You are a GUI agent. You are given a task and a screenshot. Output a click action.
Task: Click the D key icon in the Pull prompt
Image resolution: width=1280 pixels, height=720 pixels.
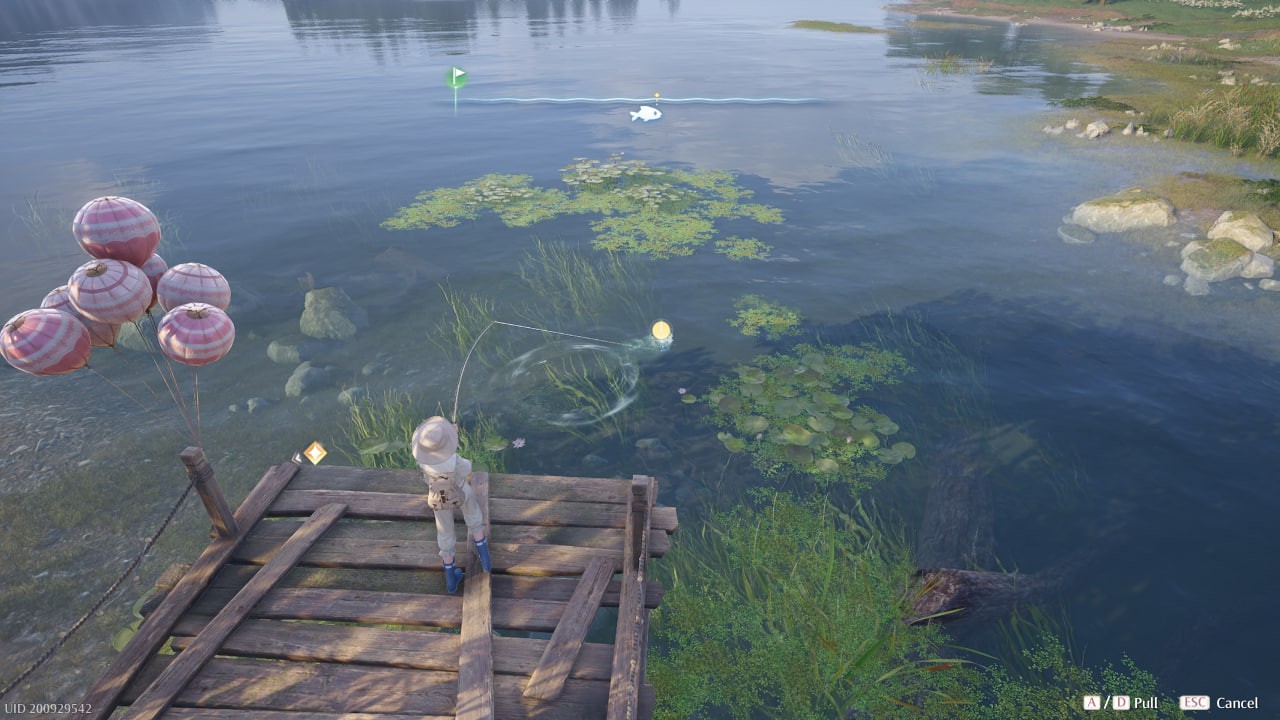click(x=1121, y=703)
